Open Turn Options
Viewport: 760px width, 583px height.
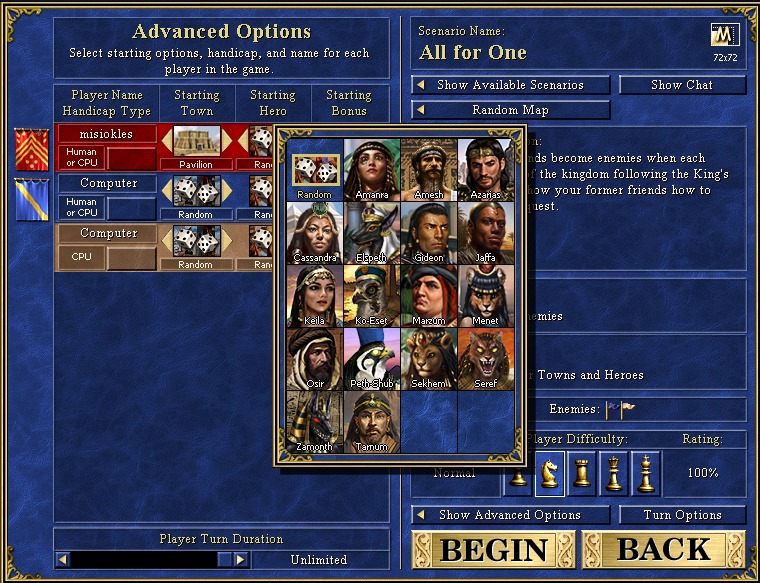coord(682,515)
